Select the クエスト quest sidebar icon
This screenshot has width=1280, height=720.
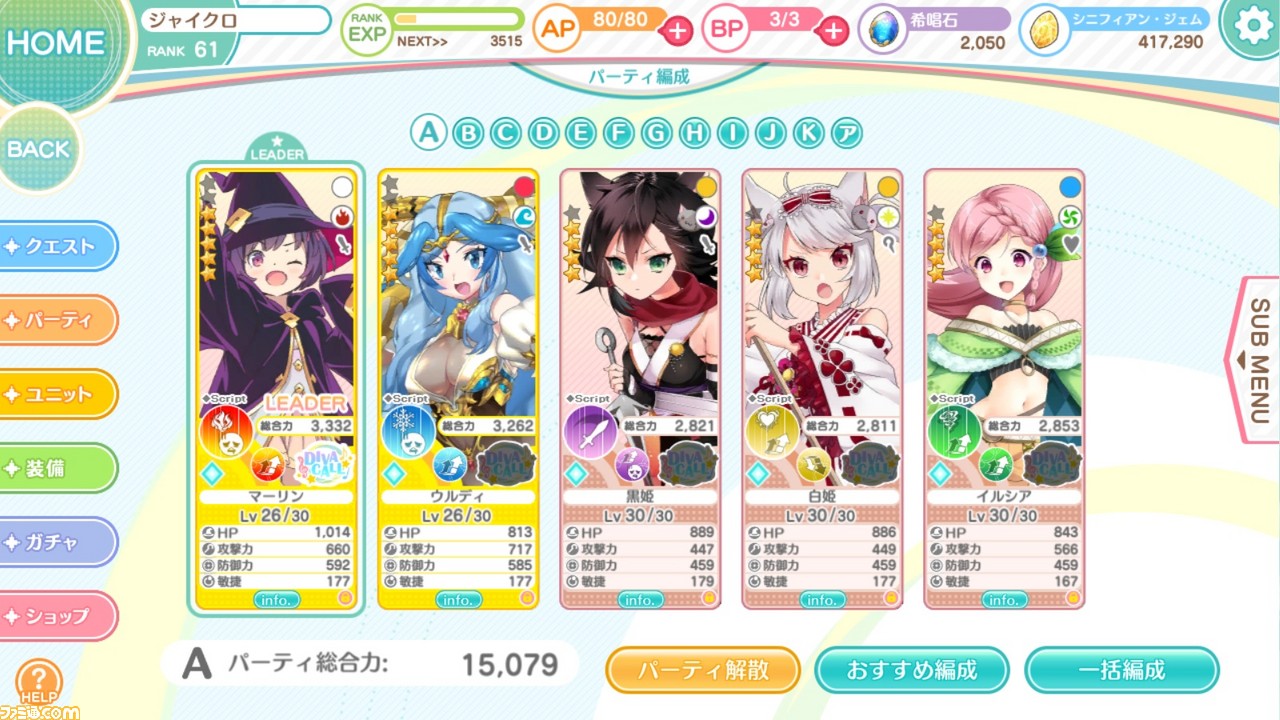pyautogui.click(x=55, y=246)
